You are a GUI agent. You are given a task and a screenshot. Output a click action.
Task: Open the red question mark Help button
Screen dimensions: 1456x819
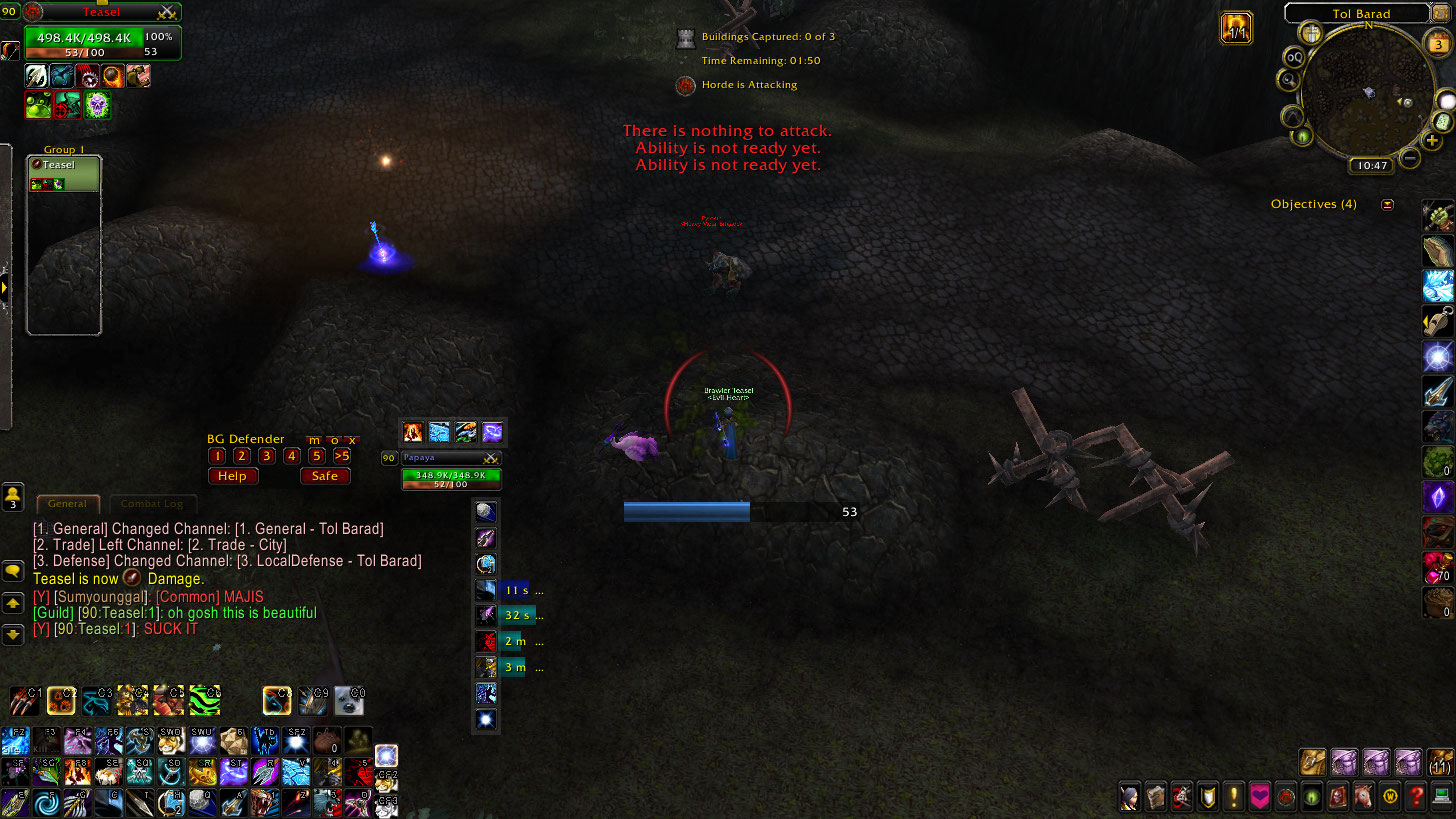(1416, 797)
